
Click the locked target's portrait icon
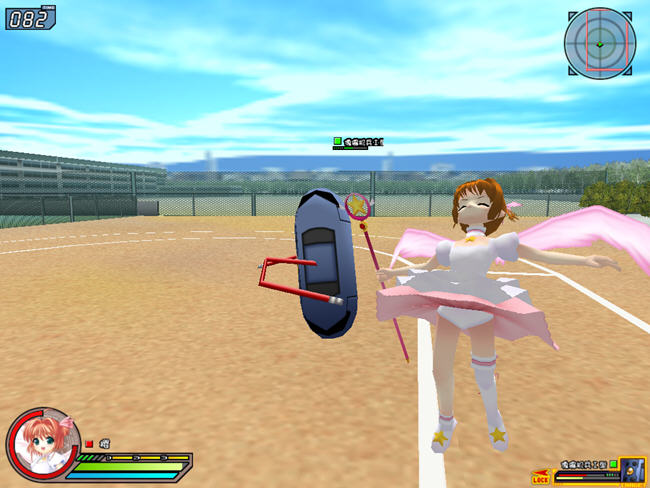[x=631, y=470]
